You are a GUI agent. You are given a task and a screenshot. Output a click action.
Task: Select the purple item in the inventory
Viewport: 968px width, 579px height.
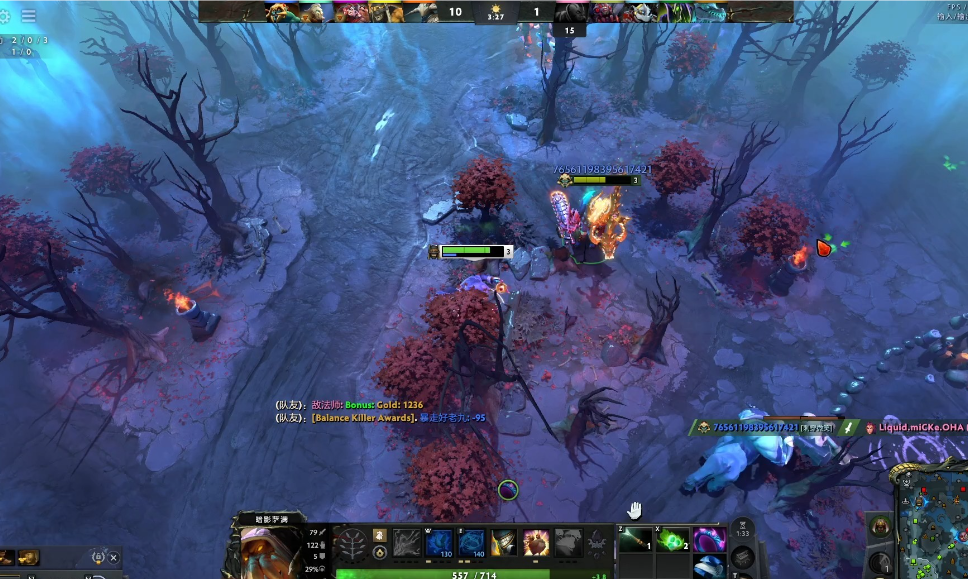(709, 540)
